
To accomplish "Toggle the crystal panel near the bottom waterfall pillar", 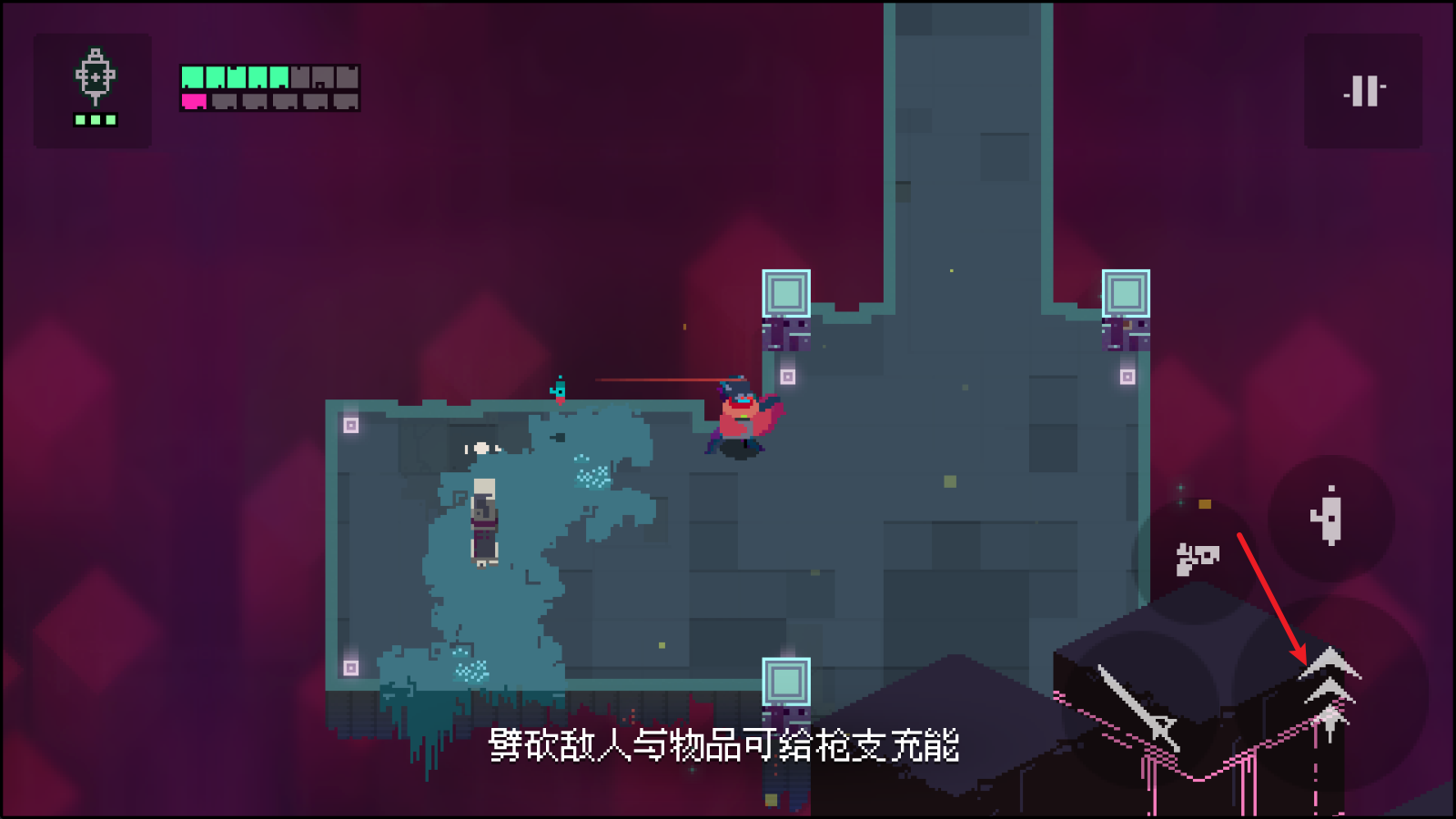I will click(784, 682).
